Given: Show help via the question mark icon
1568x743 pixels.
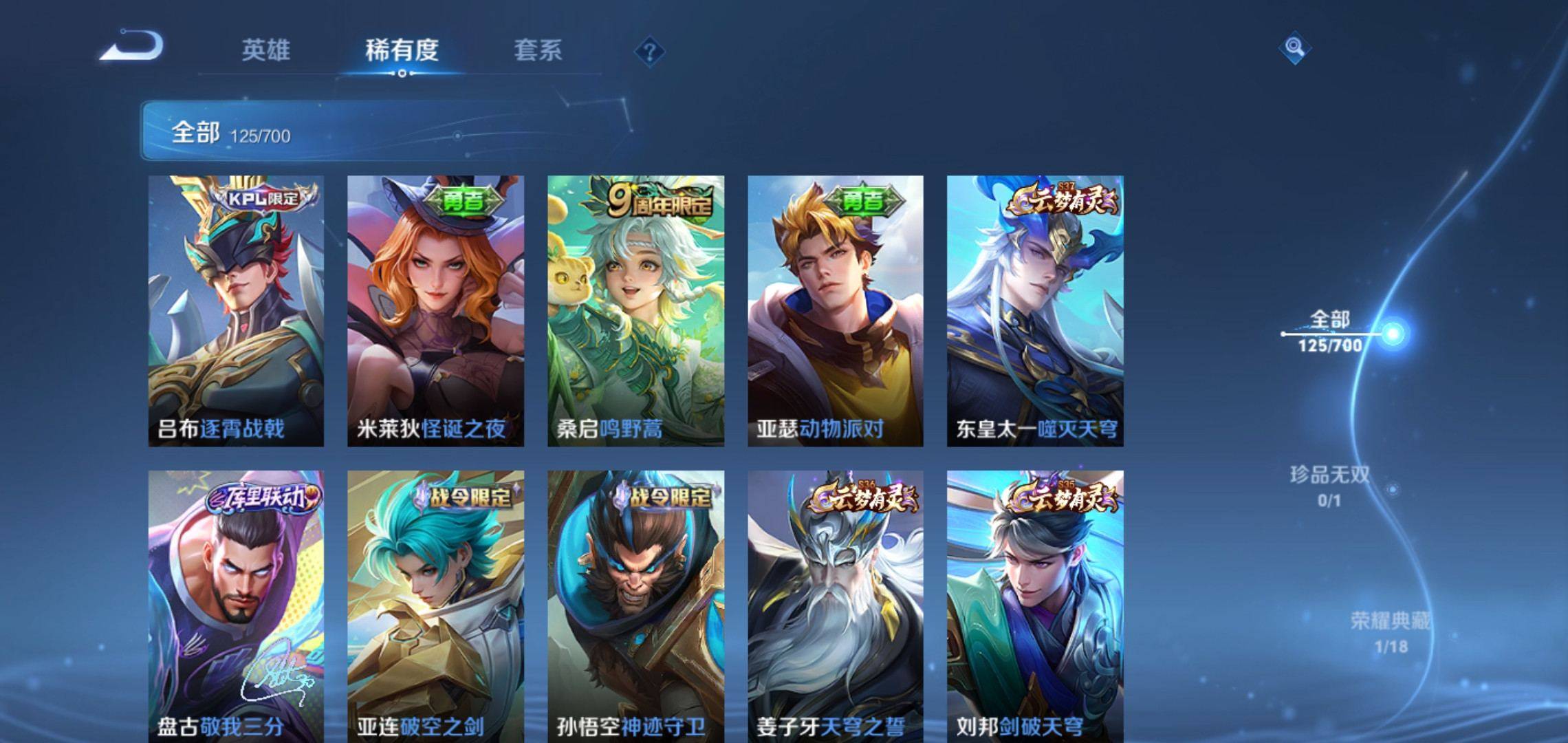Looking at the screenshot, I should 649,52.
